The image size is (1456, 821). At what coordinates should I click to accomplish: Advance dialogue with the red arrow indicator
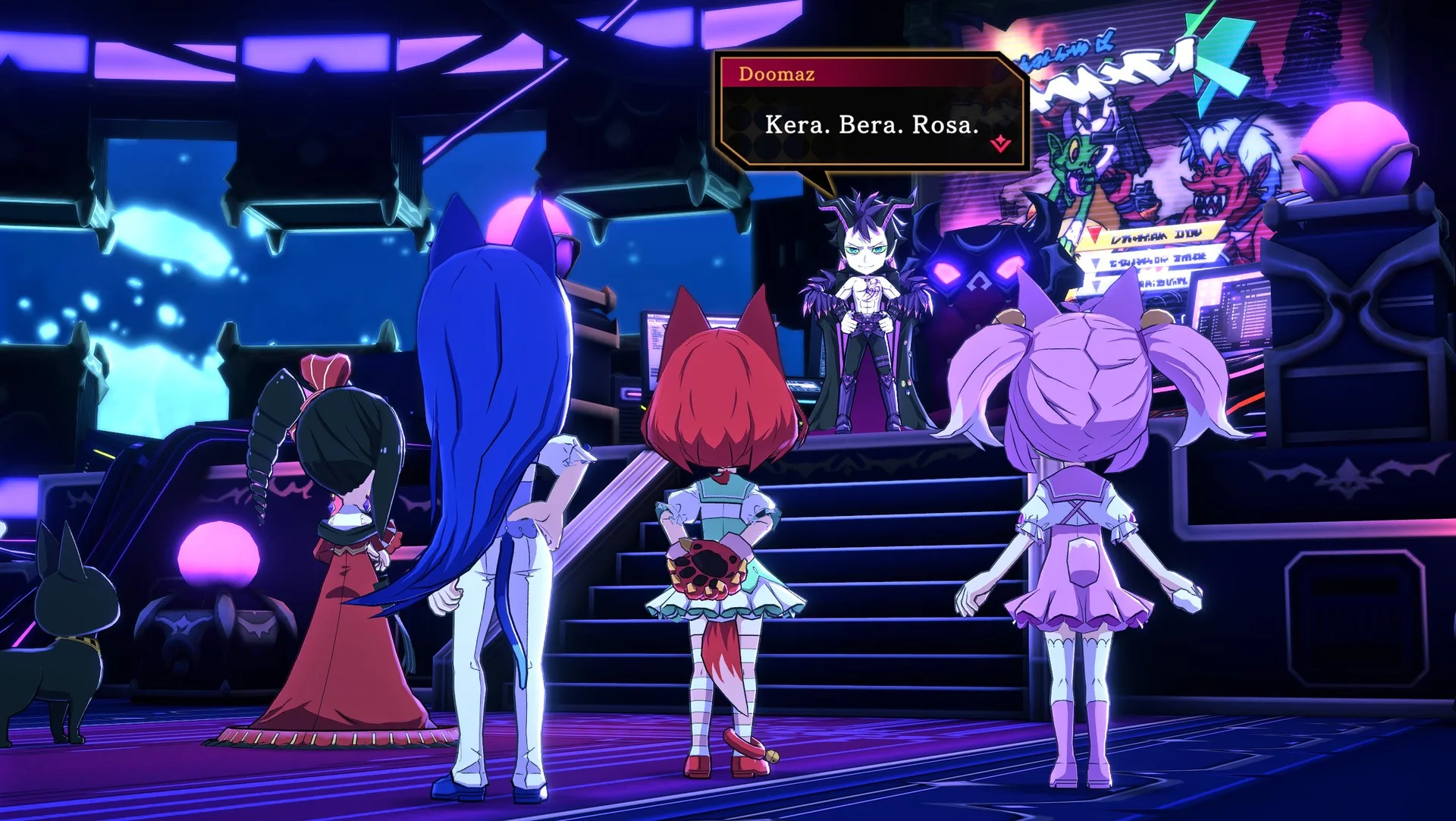pos(1000,143)
